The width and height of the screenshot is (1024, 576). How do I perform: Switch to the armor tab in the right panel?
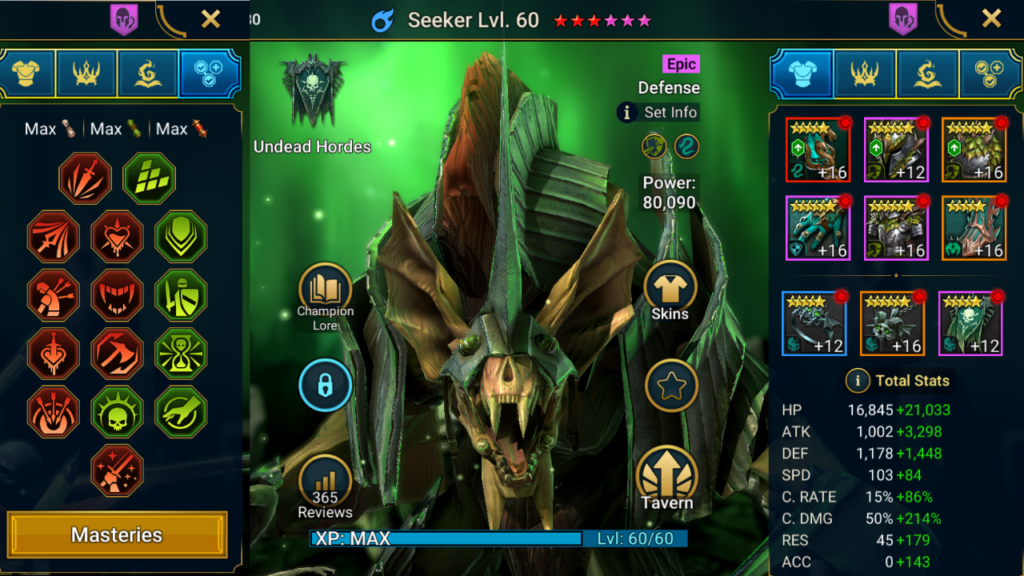[x=801, y=73]
